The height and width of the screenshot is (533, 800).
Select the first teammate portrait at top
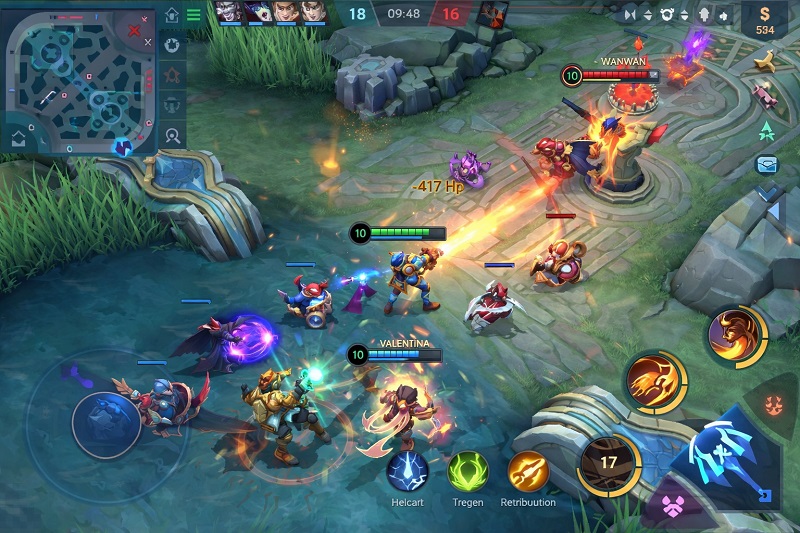coord(229,13)
